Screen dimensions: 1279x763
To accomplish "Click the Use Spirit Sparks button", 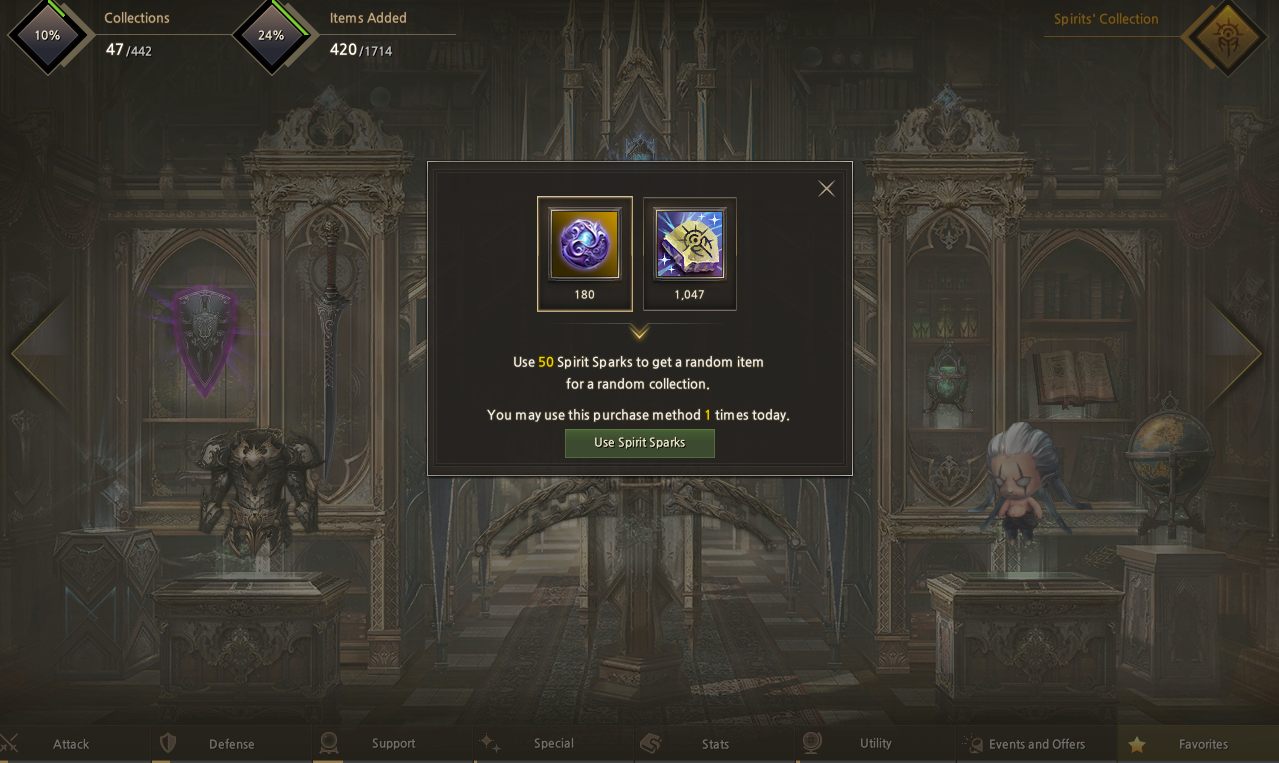I will point(639,443).
